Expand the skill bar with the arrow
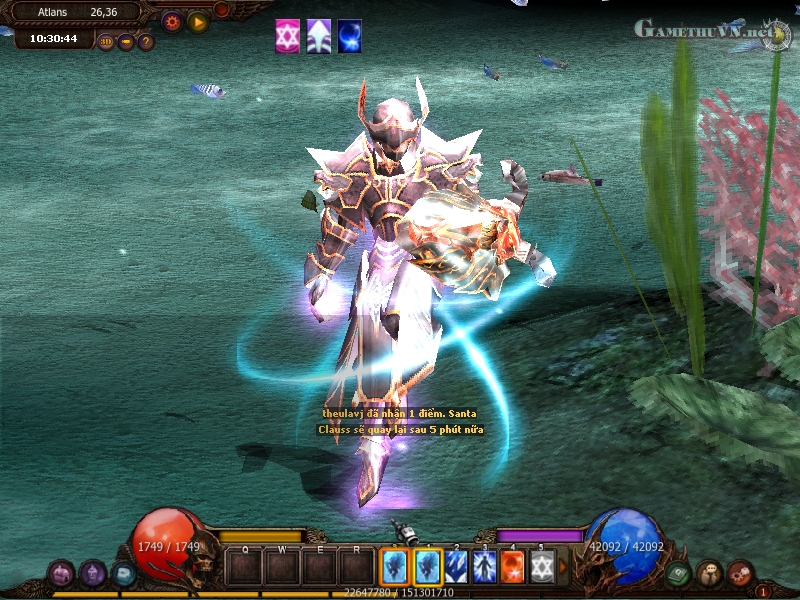 pyautogui.click(x=562, y=567)
